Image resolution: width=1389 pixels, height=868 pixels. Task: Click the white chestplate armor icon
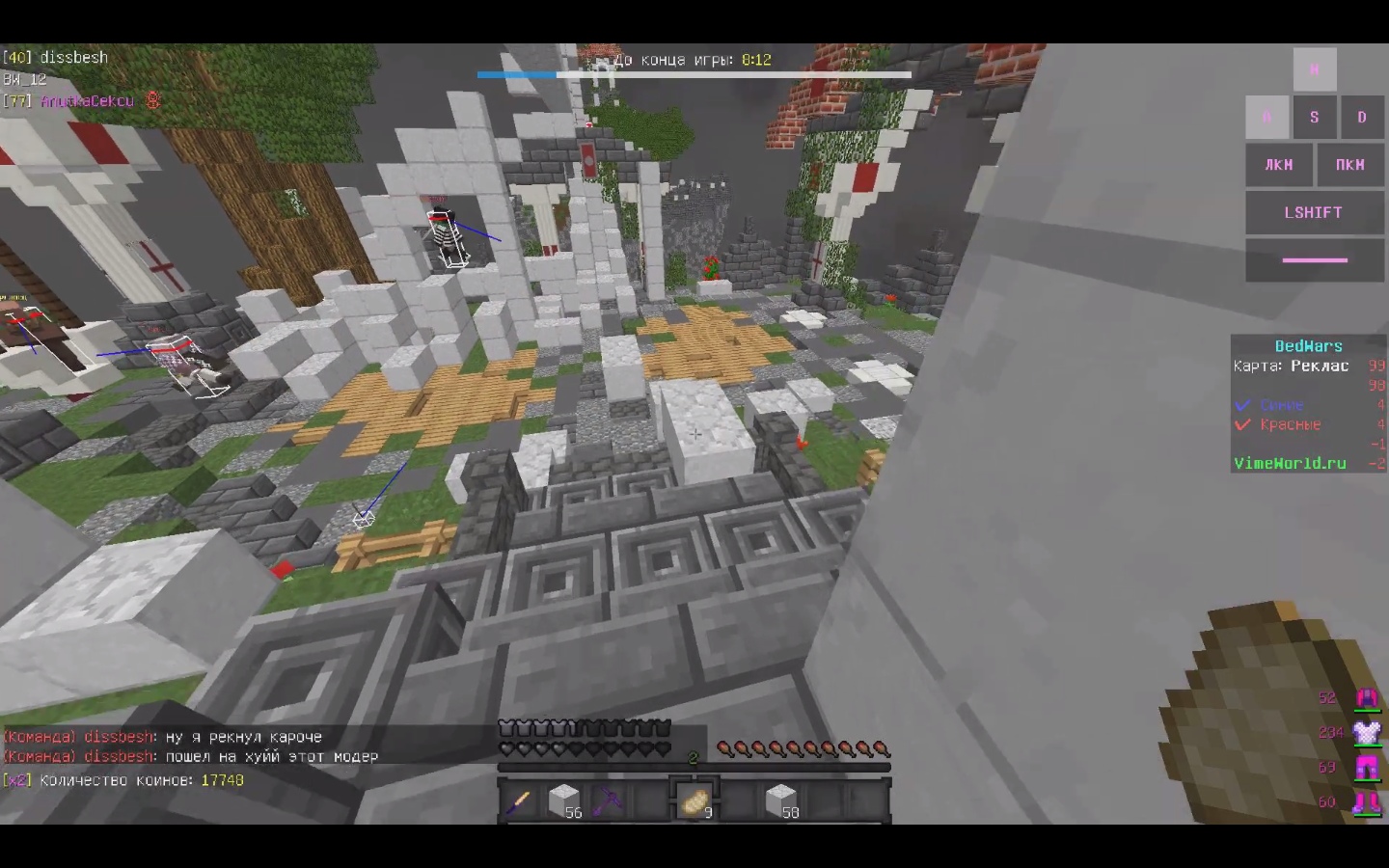(x=1367, y=732)
